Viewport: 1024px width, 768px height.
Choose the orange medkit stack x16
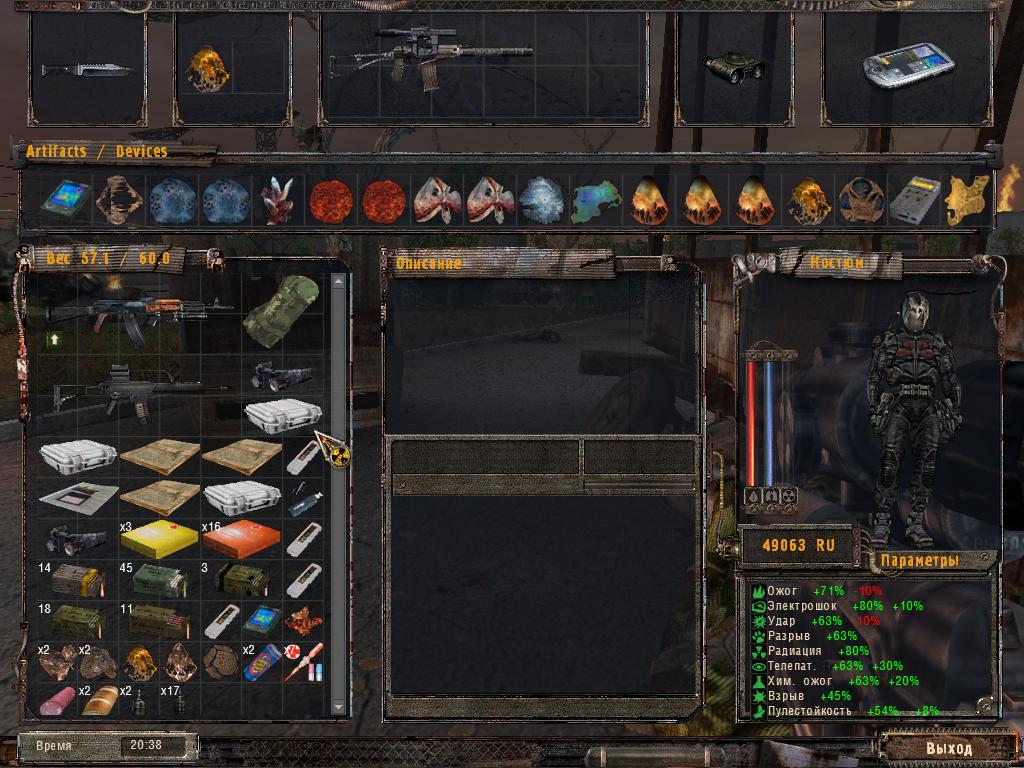tap(240, 540)
